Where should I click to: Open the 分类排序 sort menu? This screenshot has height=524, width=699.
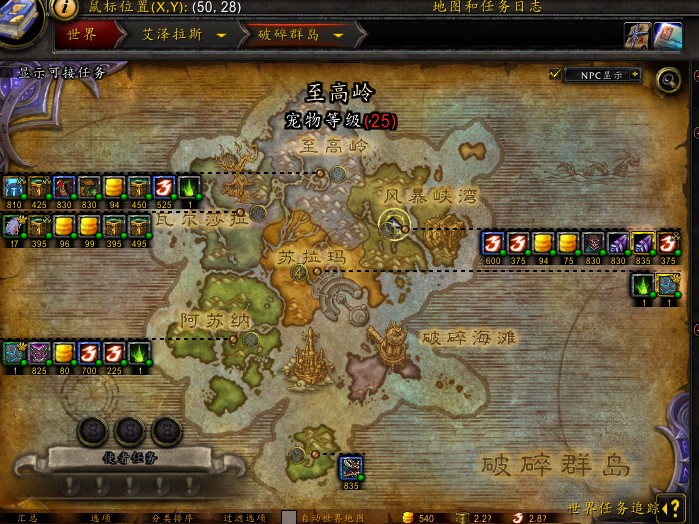(172, 517)
